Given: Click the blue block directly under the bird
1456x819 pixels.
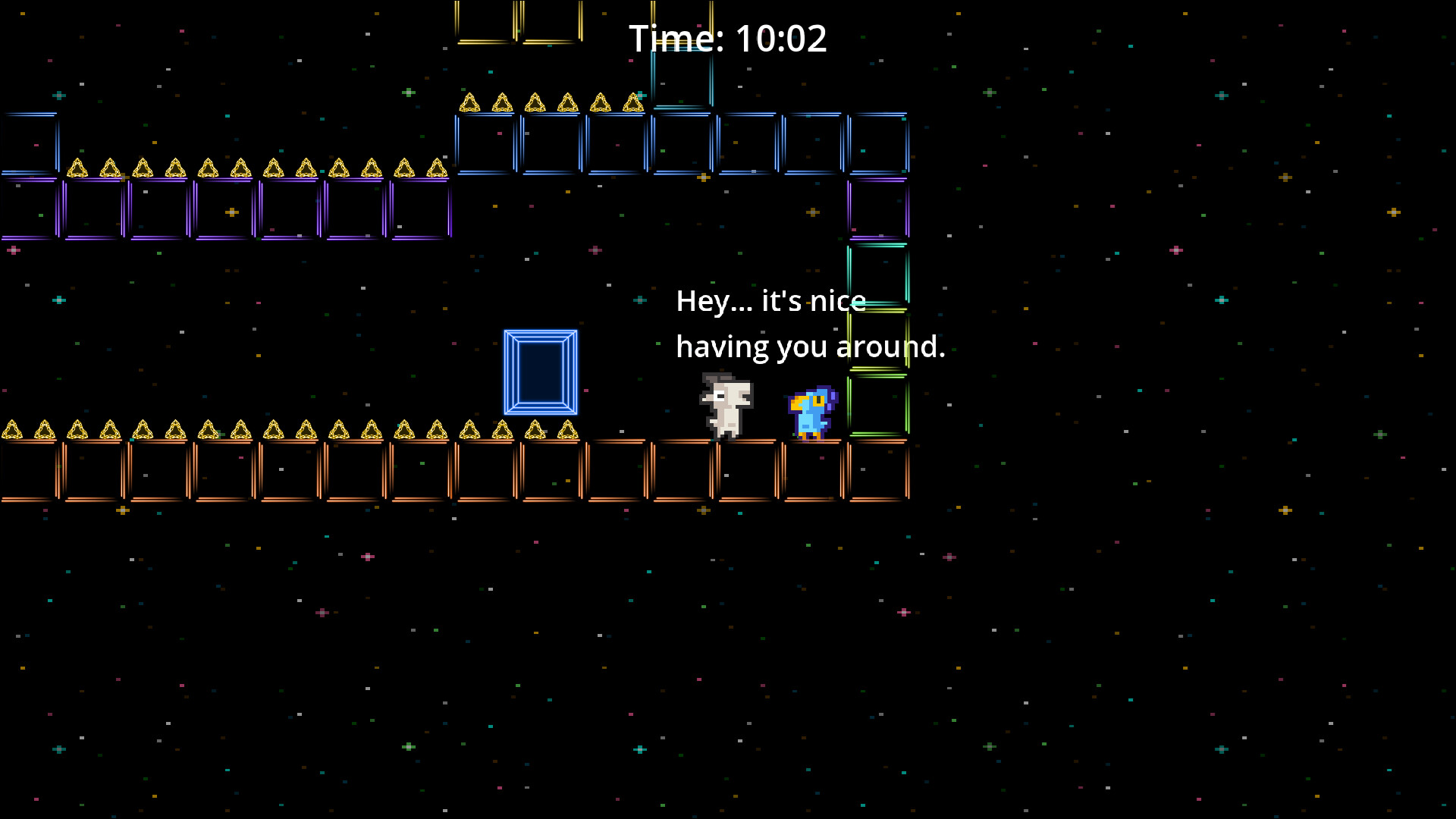Looking at the screenshot, I should pyautogui.click(x=809, y=470).
